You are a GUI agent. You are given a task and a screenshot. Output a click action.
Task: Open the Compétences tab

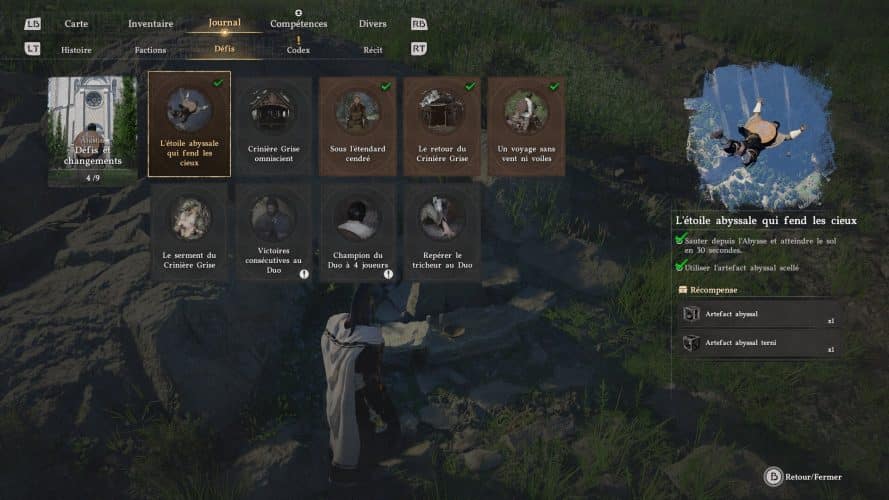click(x=298, y=24)
